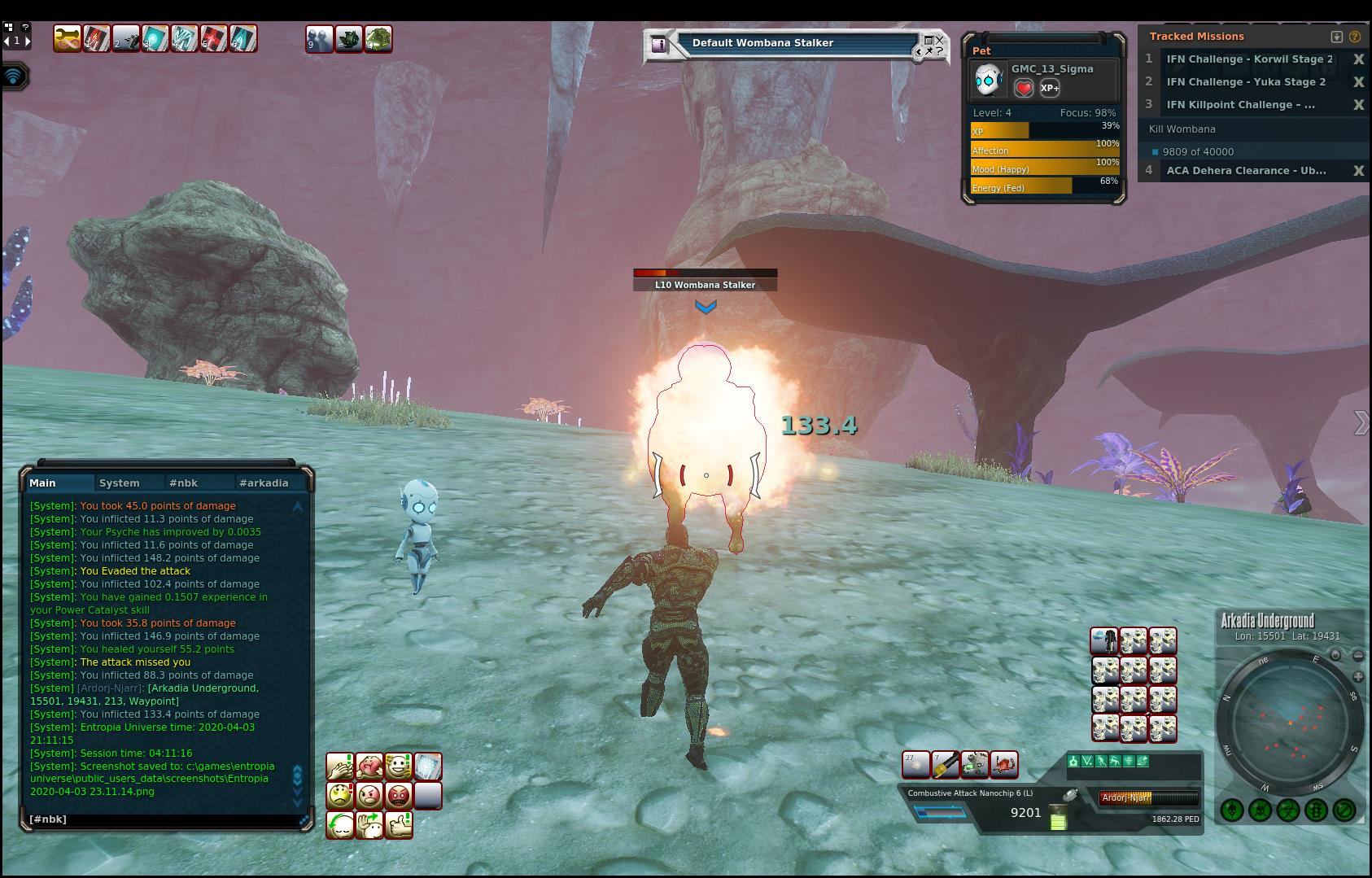Untrack the ACA Dehera Clearance mission
This screenshot has width=1372, height=878.
click(x=1358, y=171)
